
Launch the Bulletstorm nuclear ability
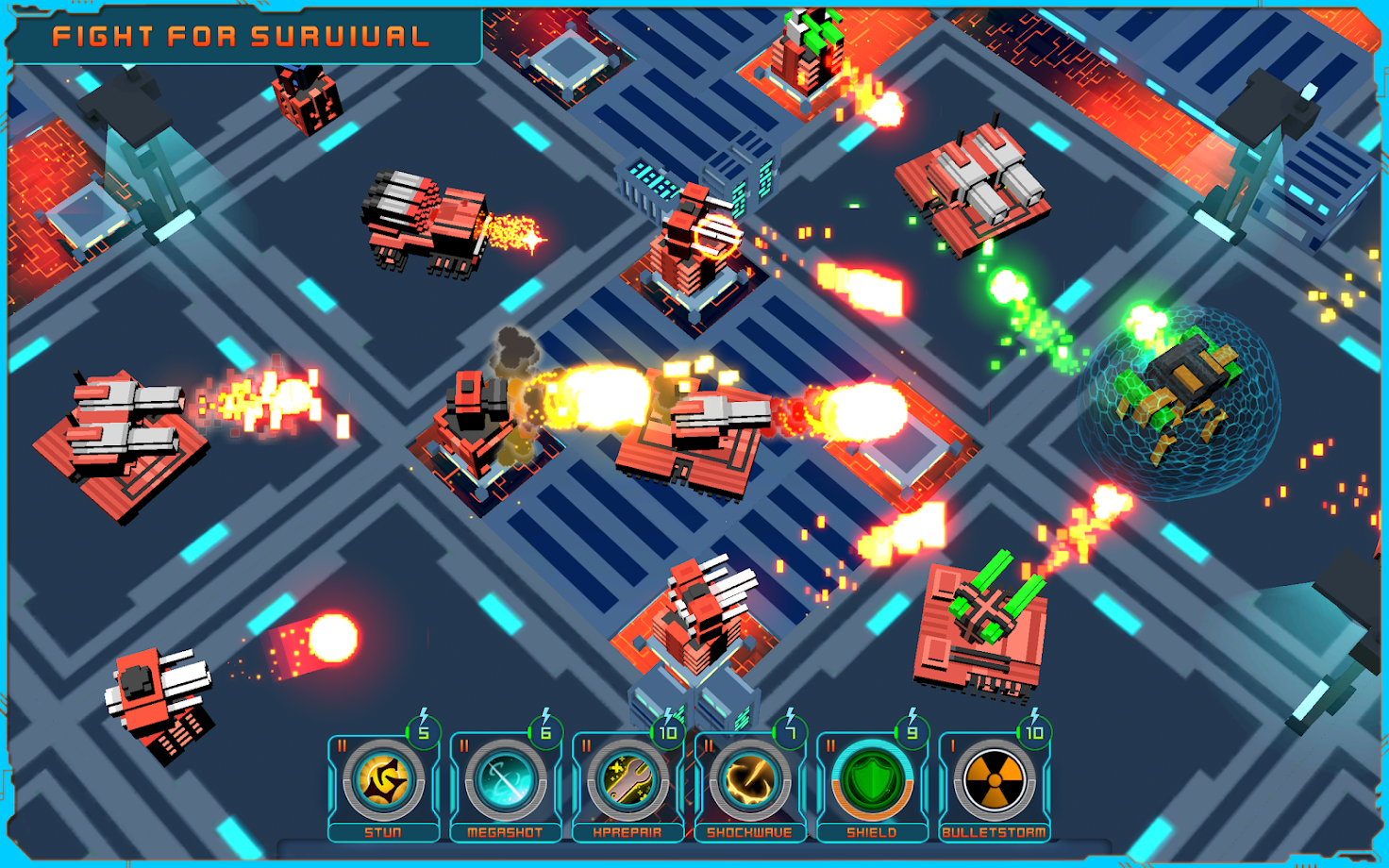click(x=994, y=781)
